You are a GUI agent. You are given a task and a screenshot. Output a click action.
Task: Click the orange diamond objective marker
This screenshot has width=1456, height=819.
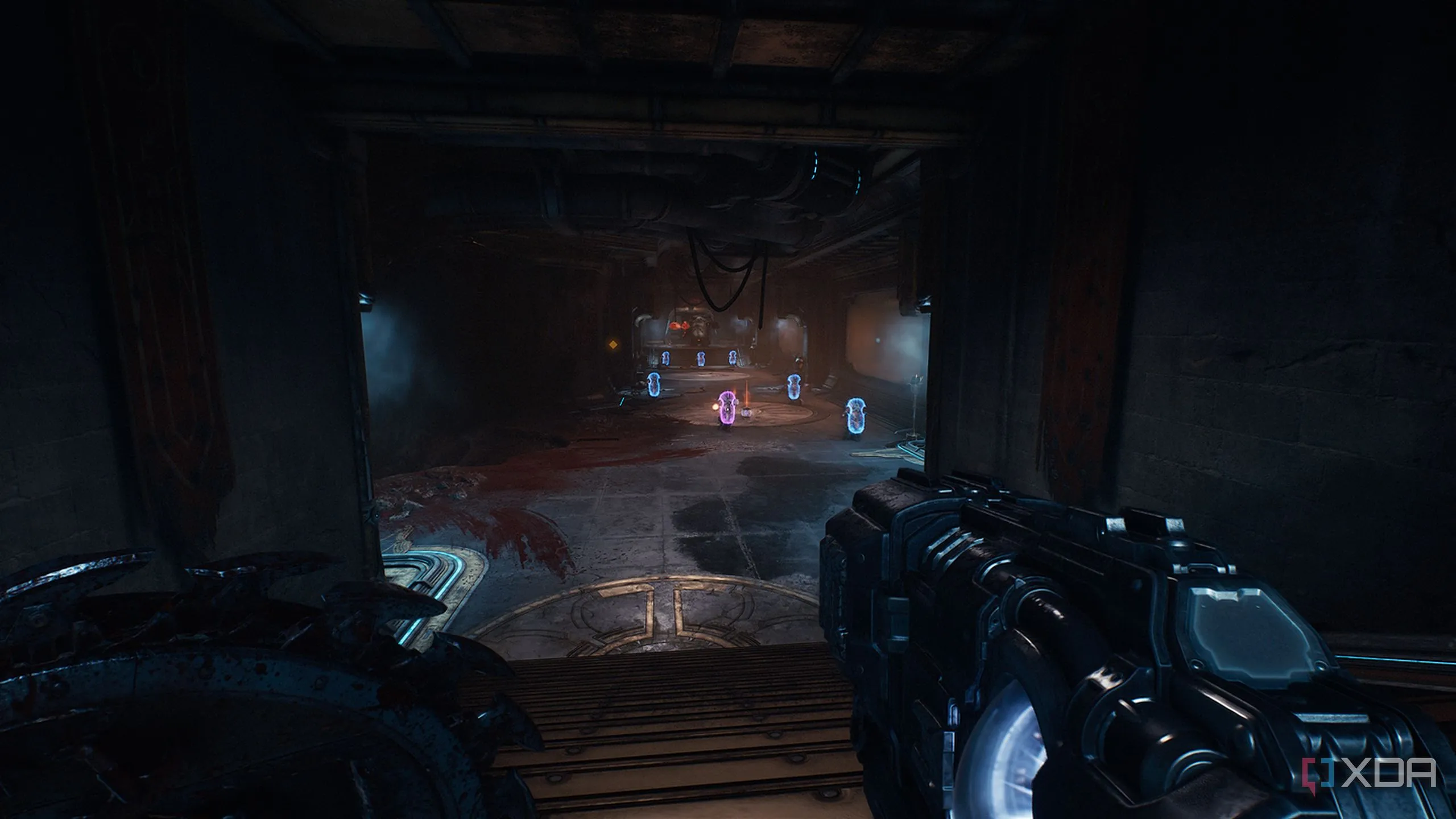coord(613,344)
